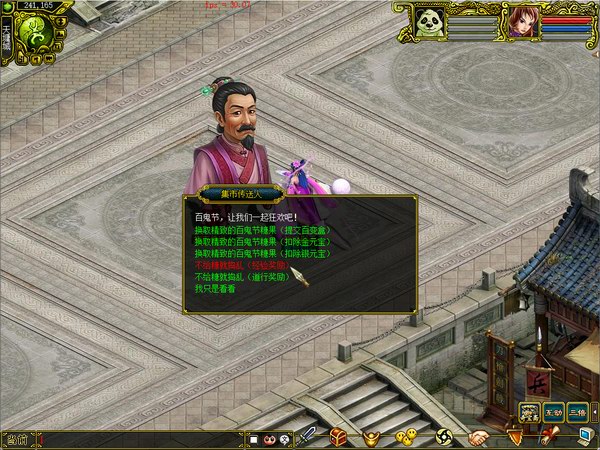The height and width of the screenshot is (450, 600).
Task: Click the chat input bar
Action: (140, 439)
